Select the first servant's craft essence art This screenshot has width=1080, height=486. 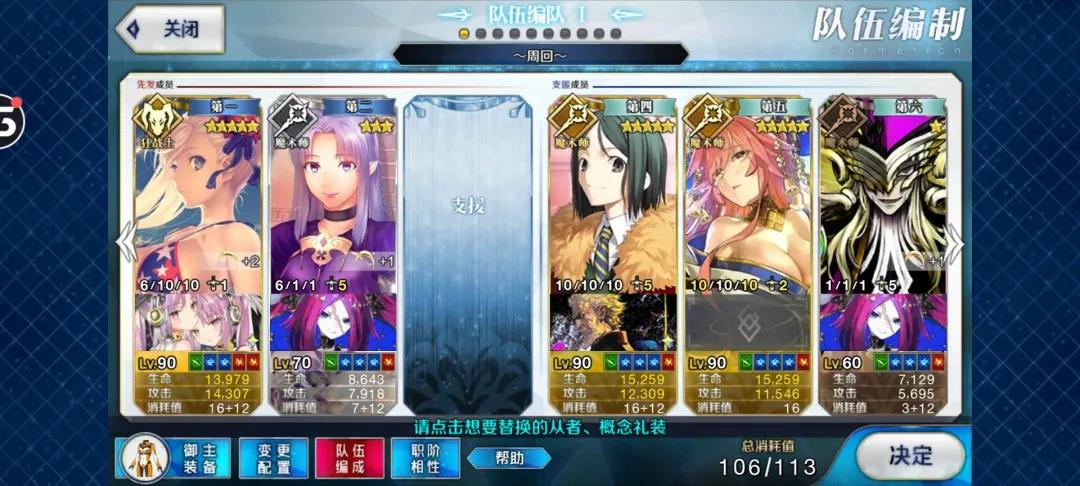(x=198, y=322)
